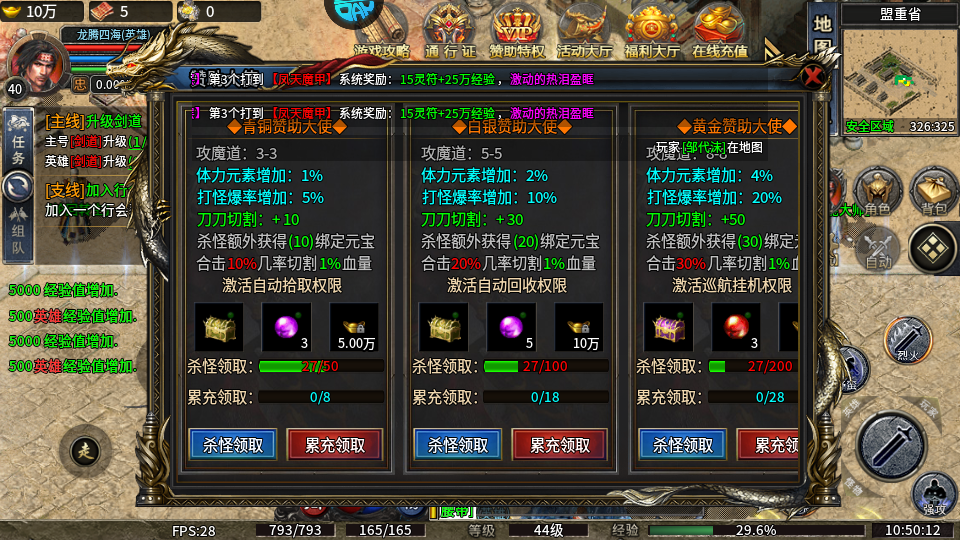Open the 角色 character sheet

pyautogui.click(x=877, y=190)
